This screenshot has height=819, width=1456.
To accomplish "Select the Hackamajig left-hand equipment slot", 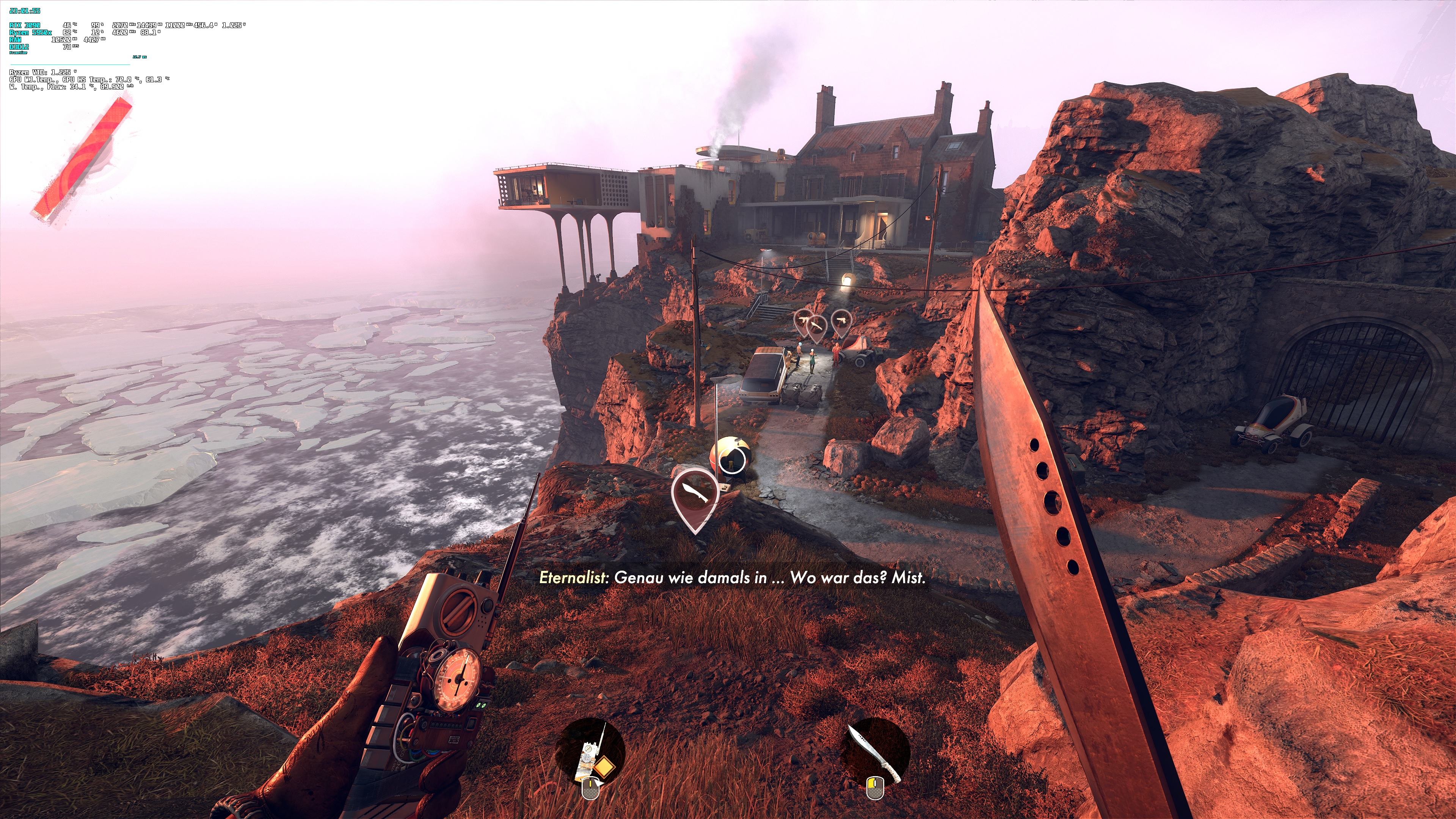I will click(590, 752).
